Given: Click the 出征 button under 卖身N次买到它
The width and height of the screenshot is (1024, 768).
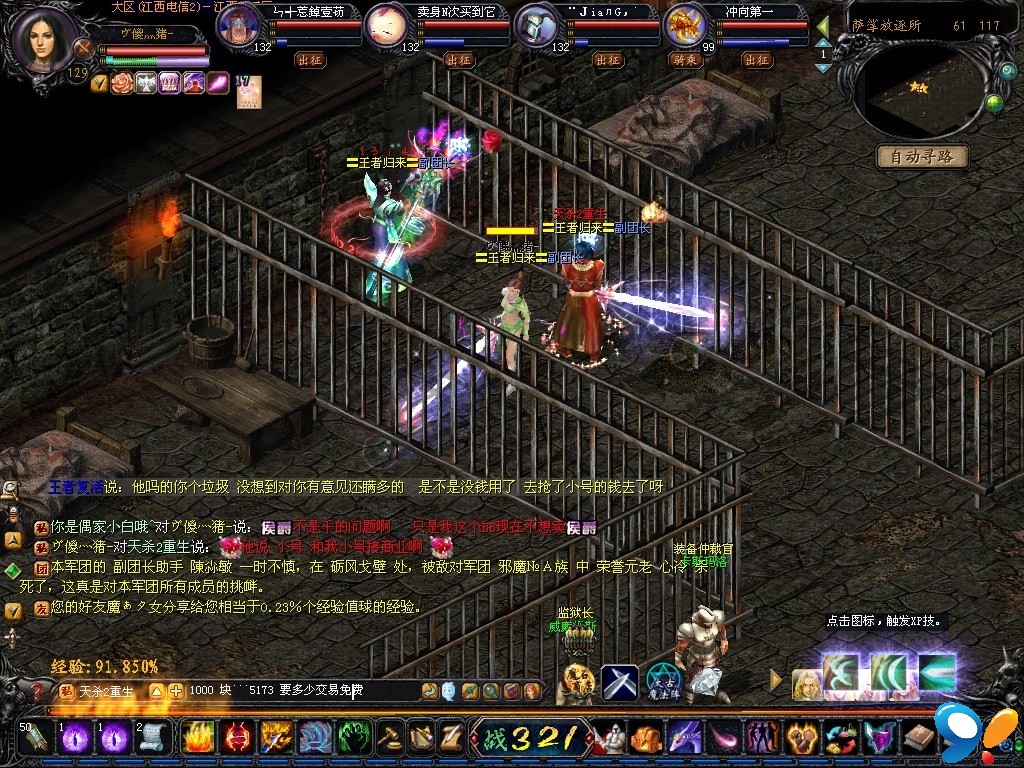Looking at the screenshot, I should [x=459, y=60].
